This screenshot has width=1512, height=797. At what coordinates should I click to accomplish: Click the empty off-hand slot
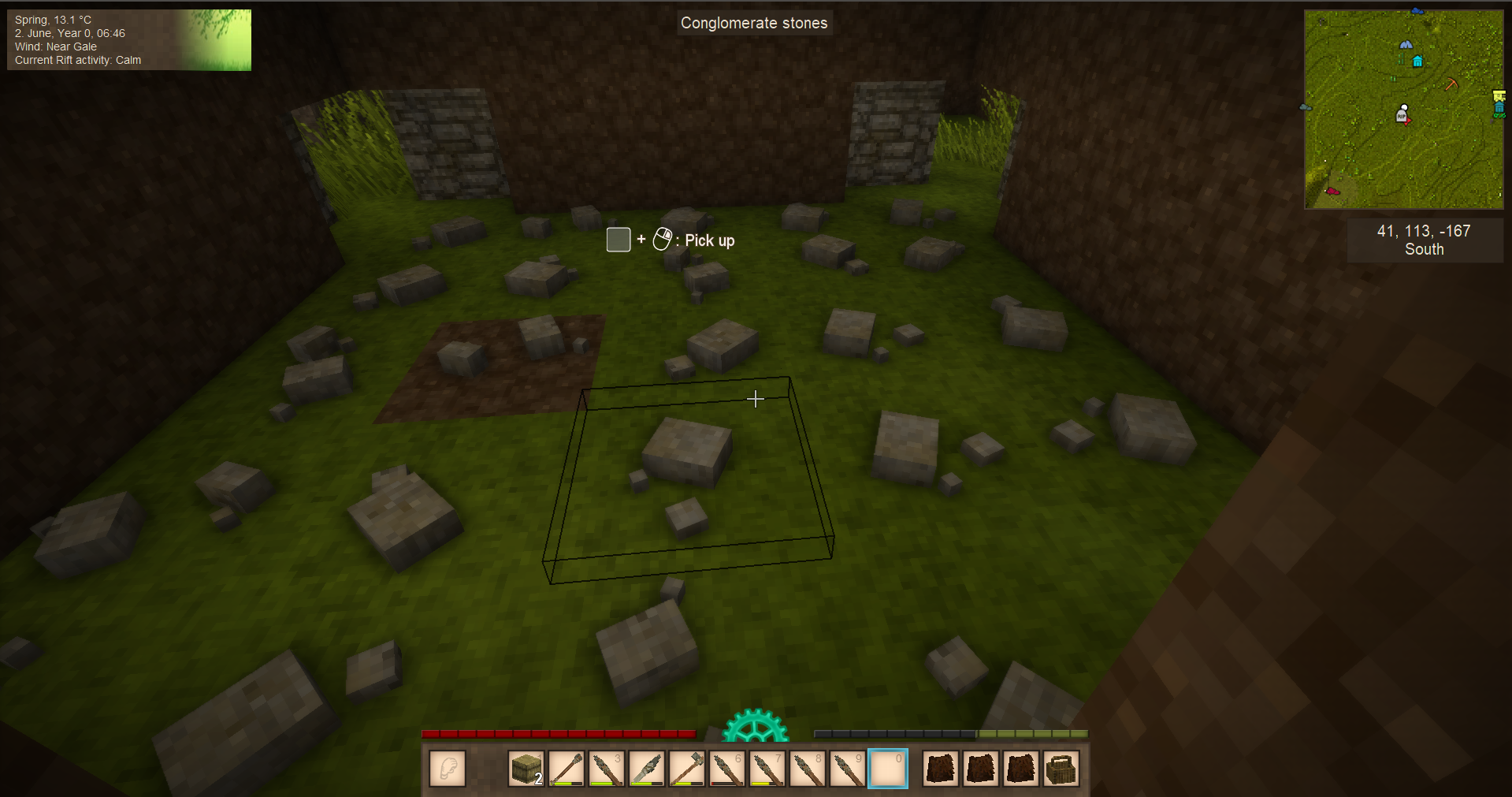coord(448,769)
